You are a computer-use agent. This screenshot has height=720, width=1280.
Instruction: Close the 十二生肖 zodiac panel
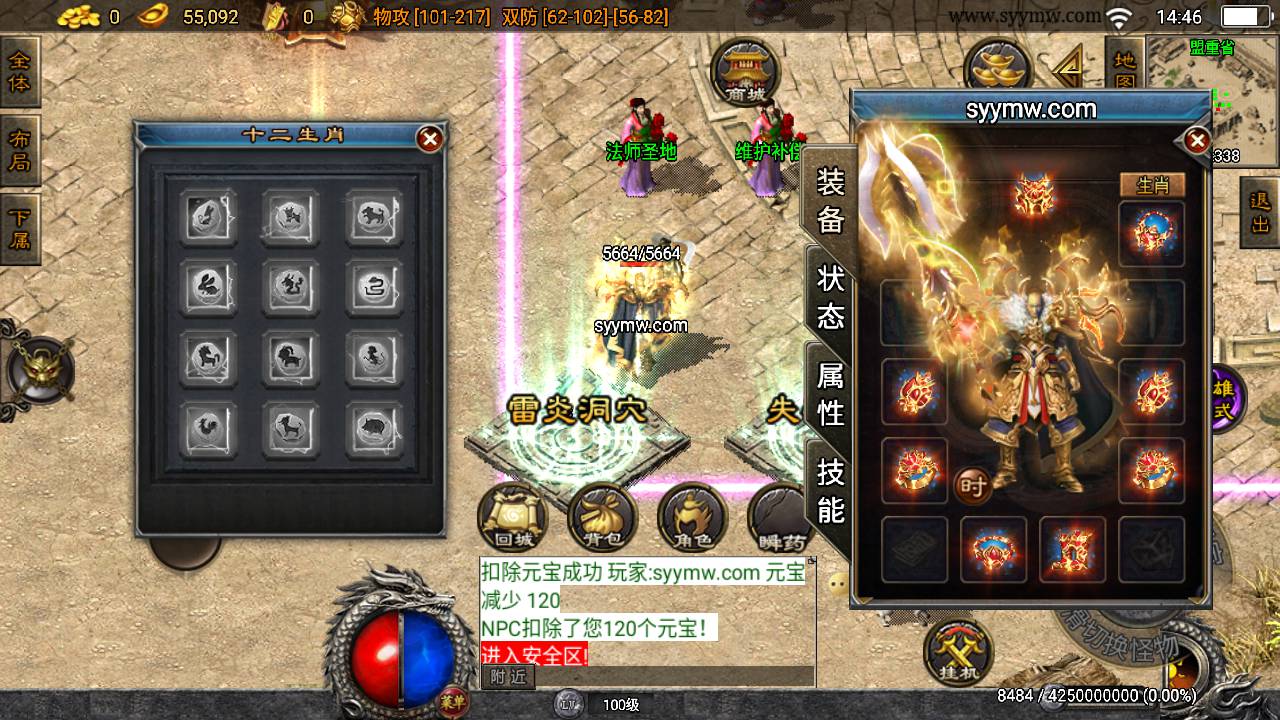point(430,139)
